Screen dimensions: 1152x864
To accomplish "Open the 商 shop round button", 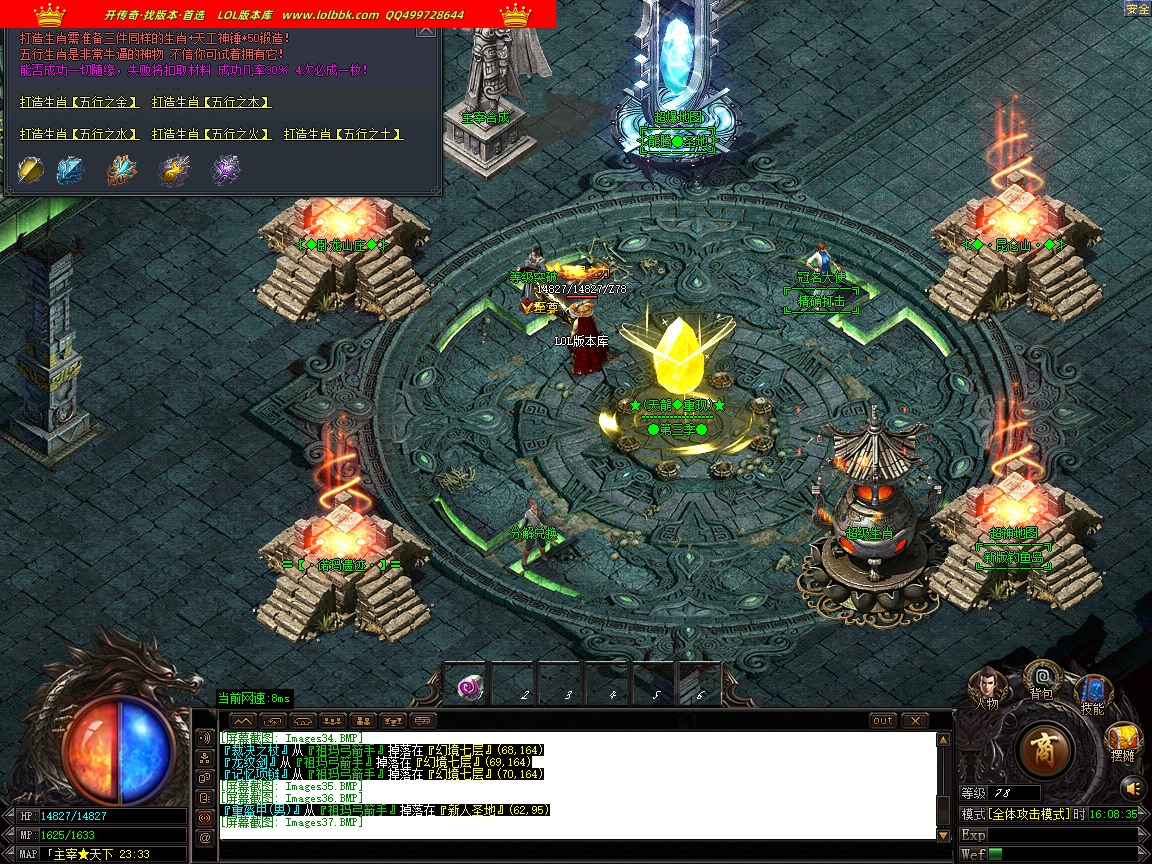I will pos(1046,747).
